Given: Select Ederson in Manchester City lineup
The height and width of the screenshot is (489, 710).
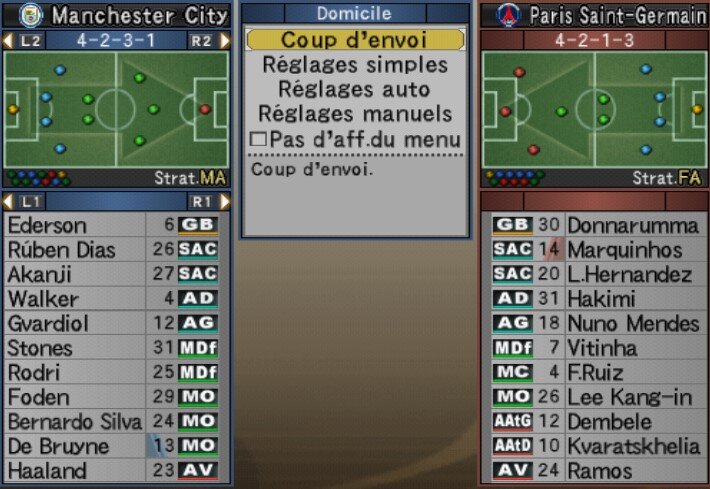Looking at the screenshot, I should 48,225.
